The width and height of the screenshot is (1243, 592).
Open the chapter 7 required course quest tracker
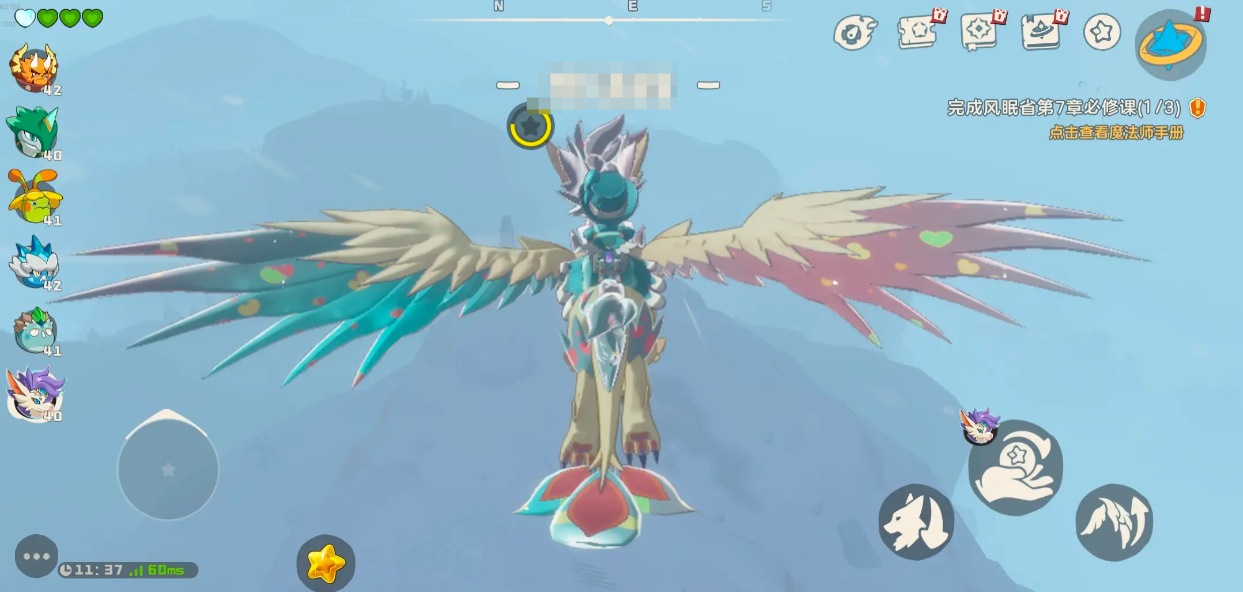pyautogui.click(x=1064, y=108)
